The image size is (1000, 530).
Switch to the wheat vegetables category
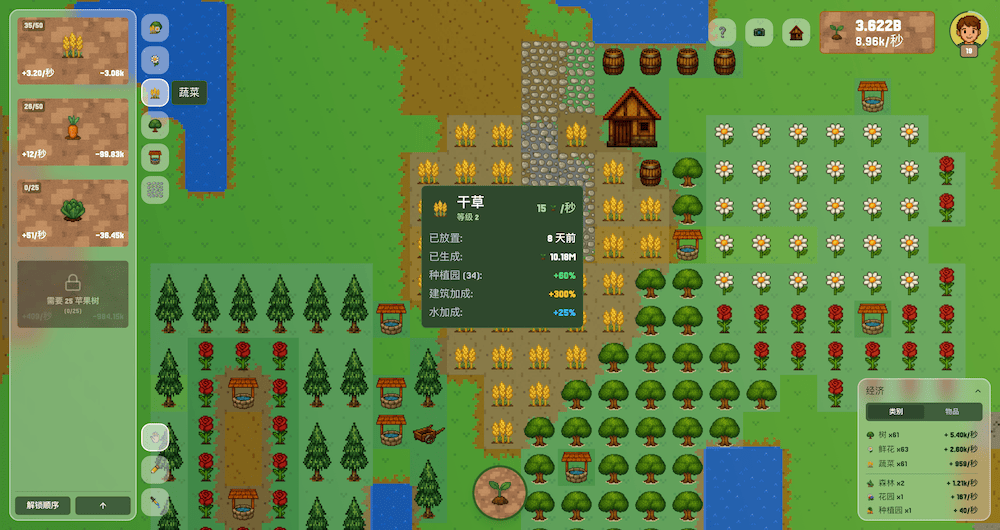click(155, 93)
